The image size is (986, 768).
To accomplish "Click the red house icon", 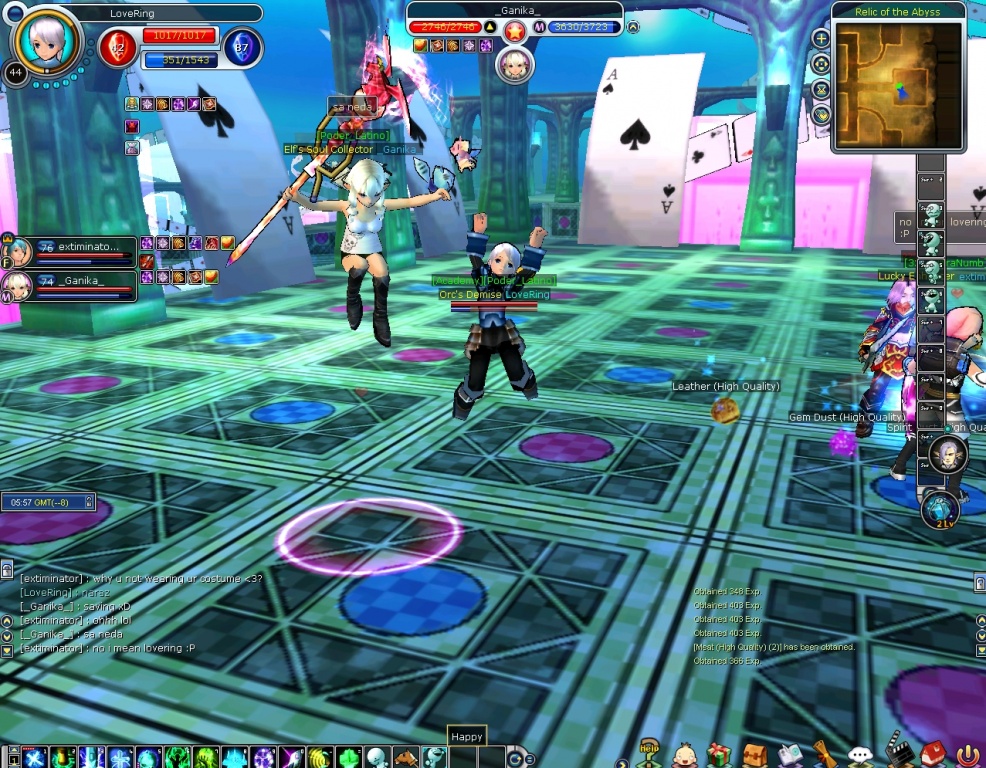I will coord(932,754).
